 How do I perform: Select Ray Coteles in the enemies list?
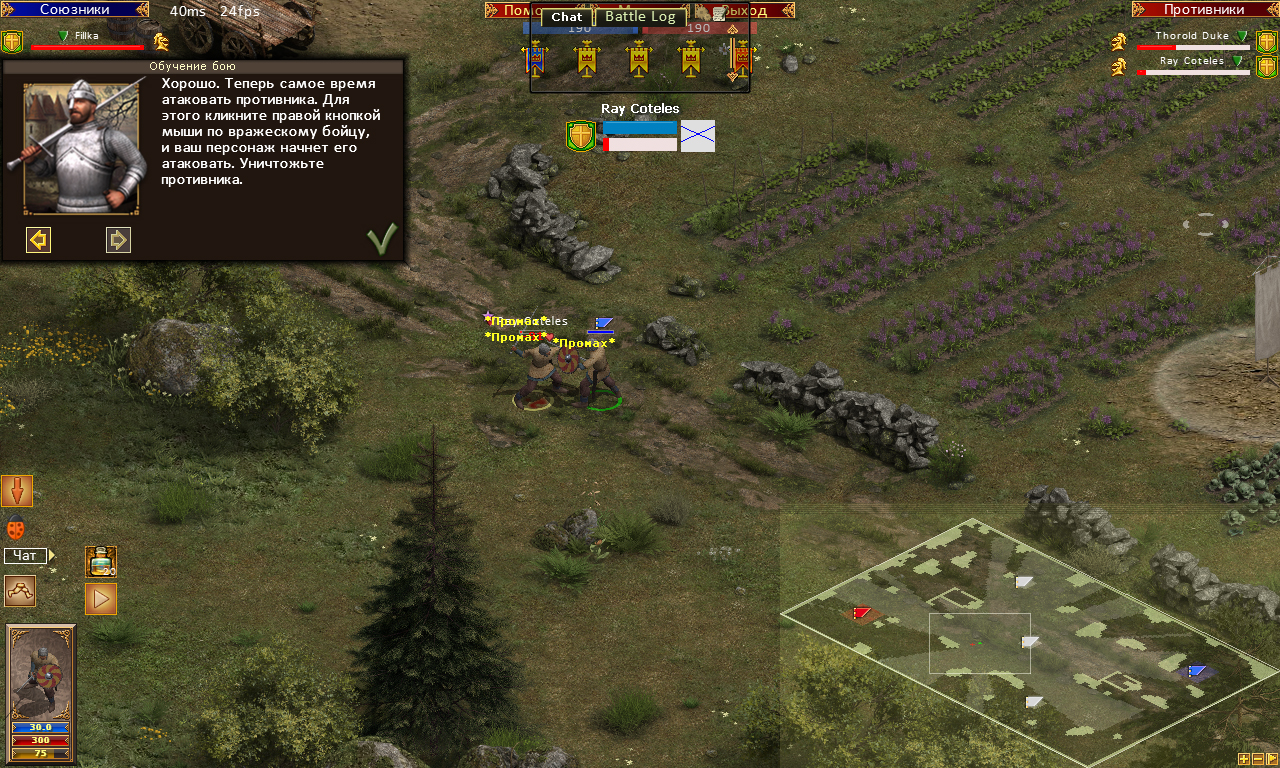(1191, 61)
